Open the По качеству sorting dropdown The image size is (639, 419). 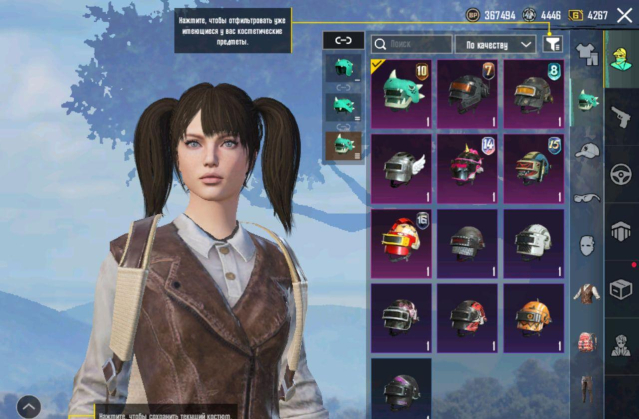pyautogui.click(x=496, y=44)
